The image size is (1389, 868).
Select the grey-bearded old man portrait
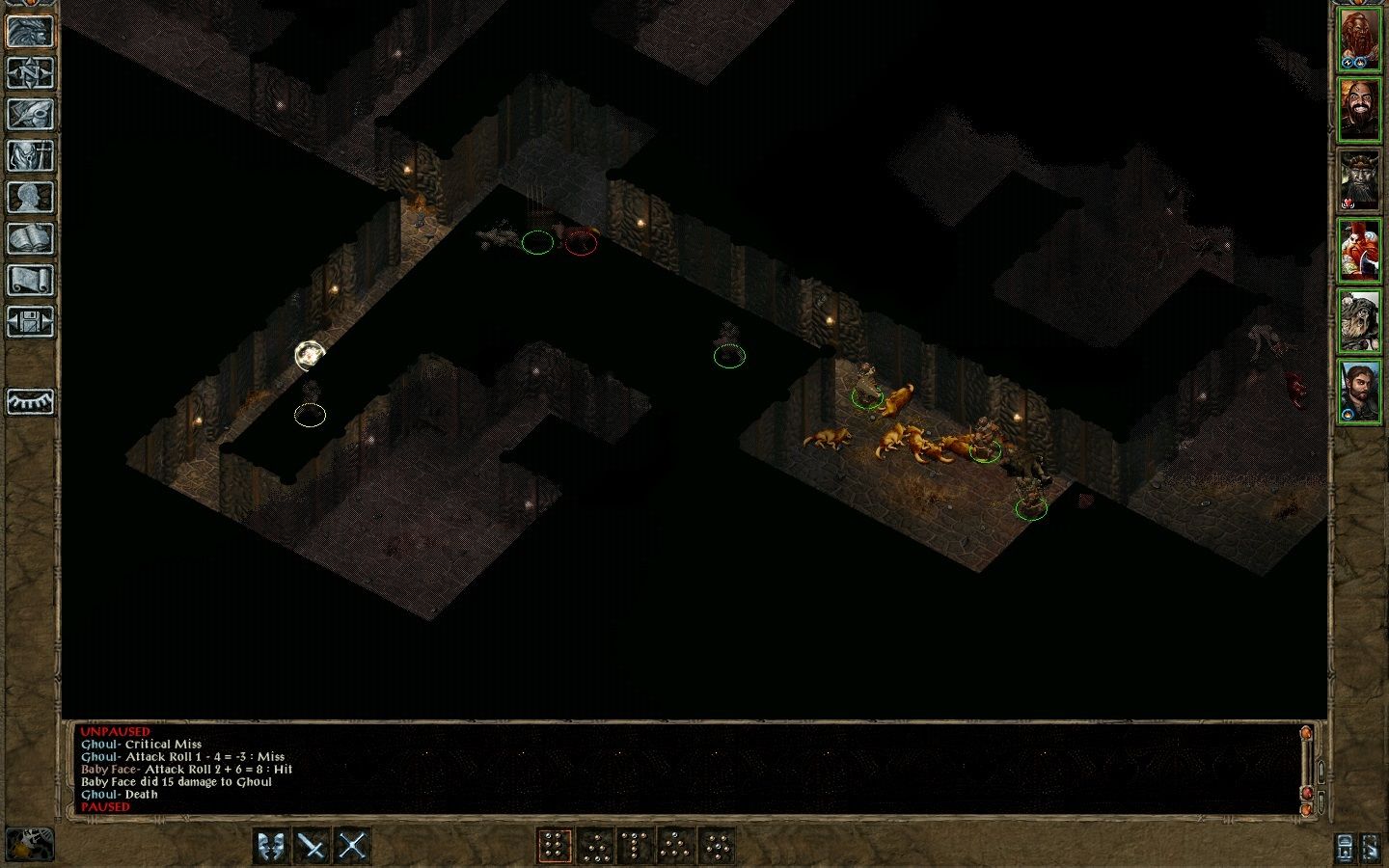[1360, 322]
